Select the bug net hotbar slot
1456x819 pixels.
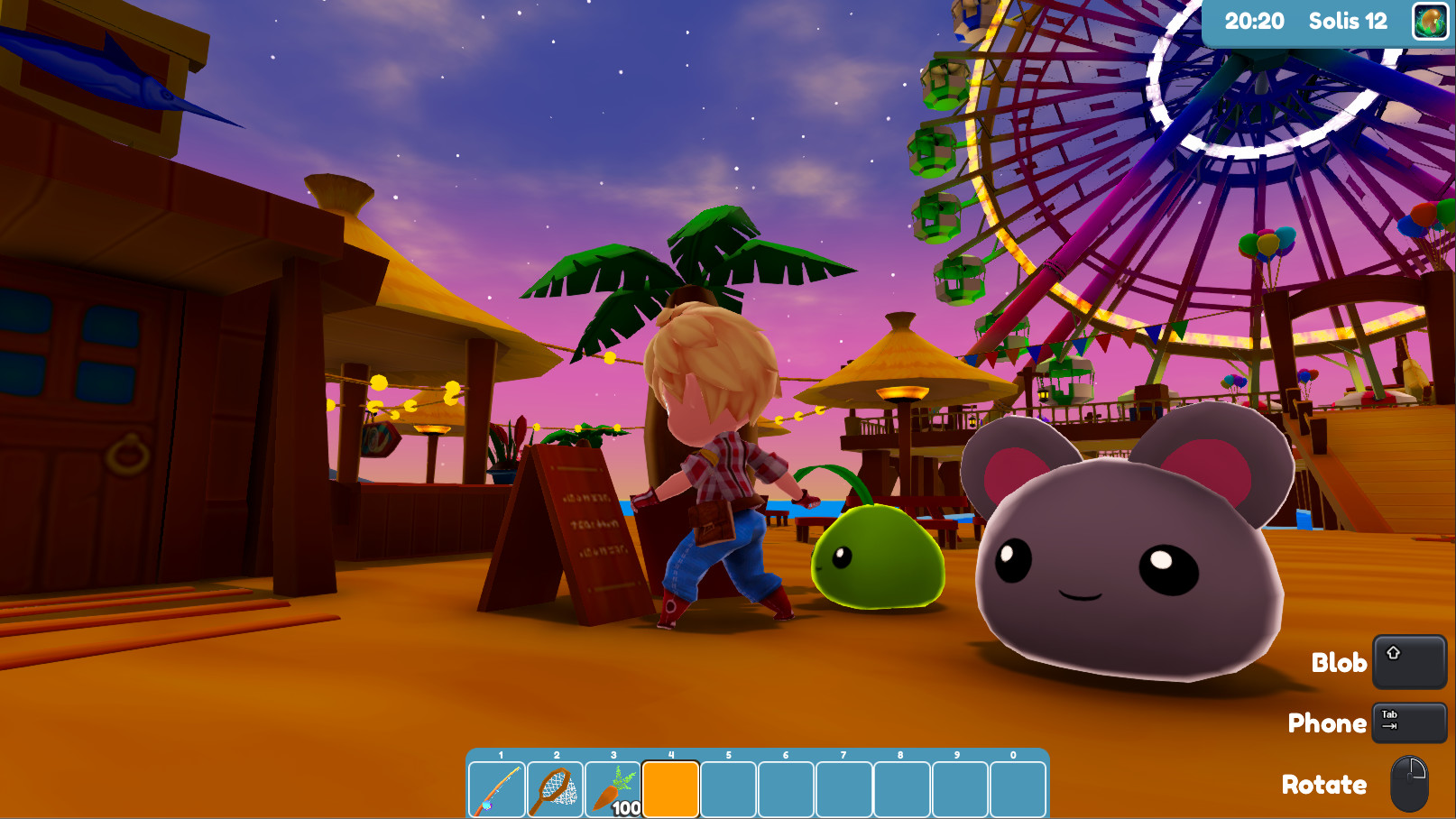[555, 790]
